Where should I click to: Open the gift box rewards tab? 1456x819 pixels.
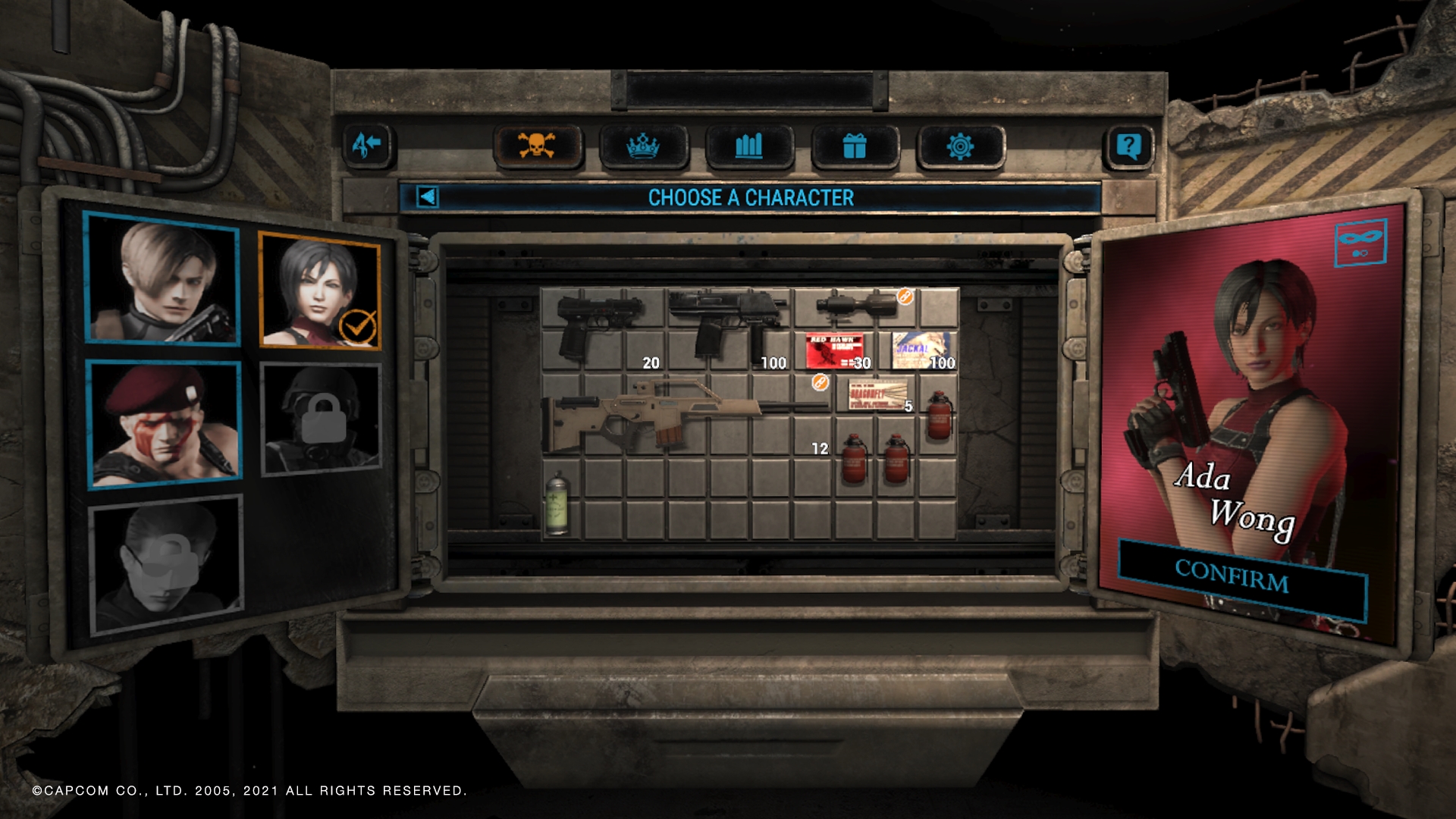point(855,146)
